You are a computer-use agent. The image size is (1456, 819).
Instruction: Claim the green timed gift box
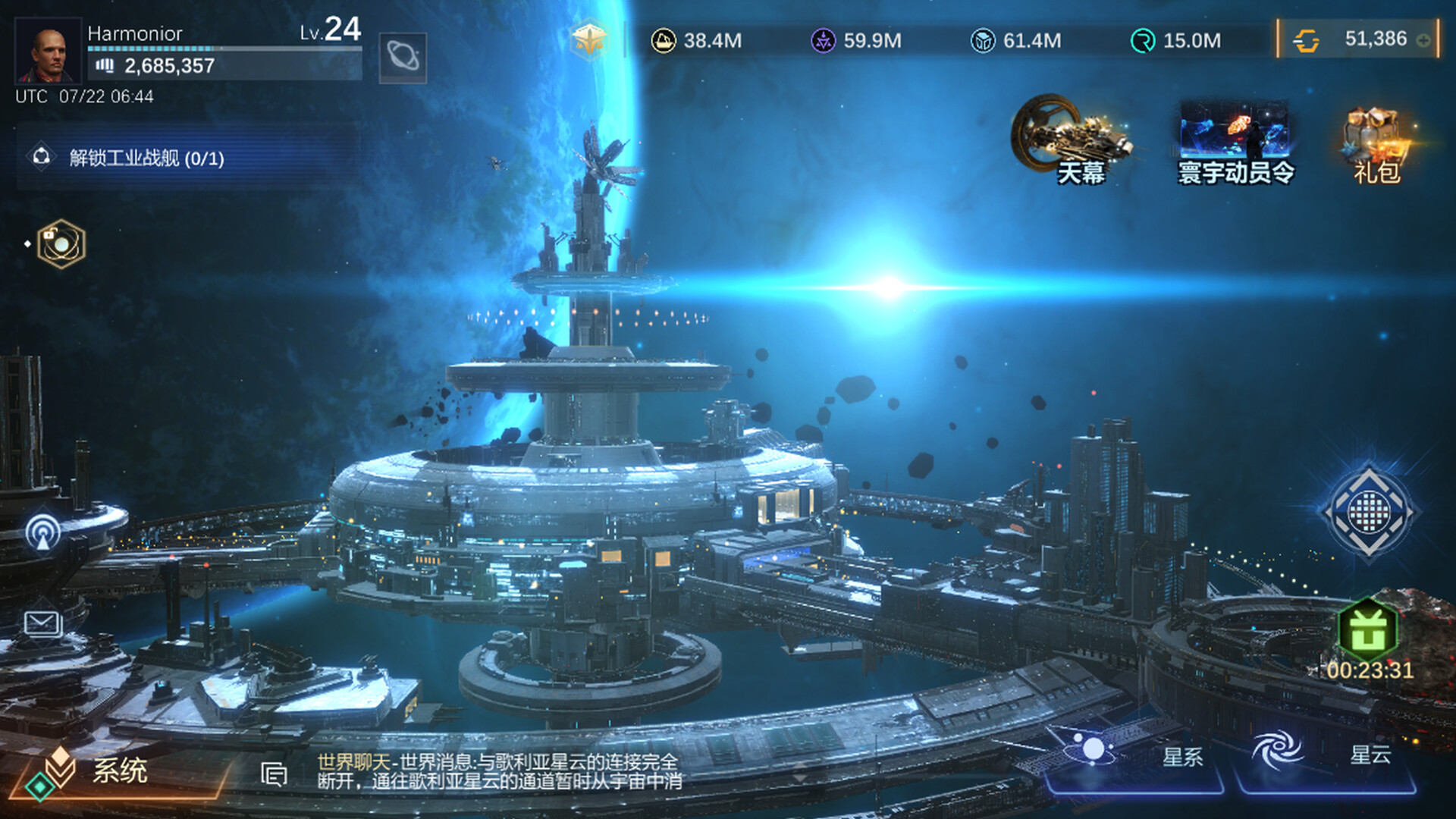1368,631
